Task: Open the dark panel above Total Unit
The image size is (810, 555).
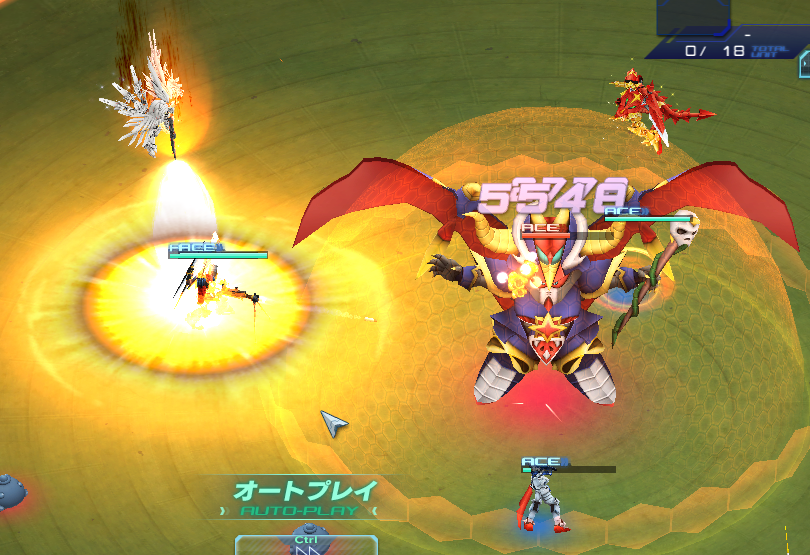Action: (x=693, y=17)
